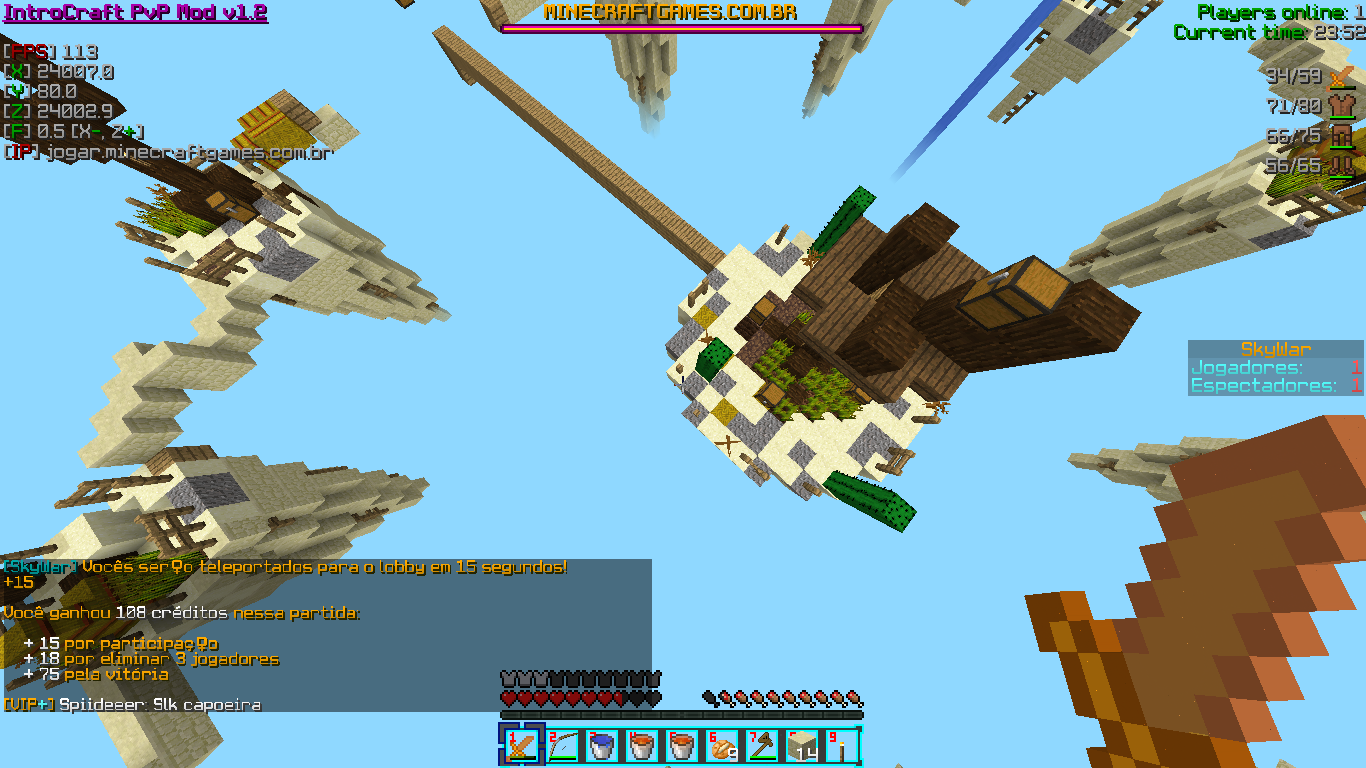Screen dimensions: 1366x768
Task: Choose the water bucket hotbar slot
Action: pyautogui.click(x=602, y=746)
